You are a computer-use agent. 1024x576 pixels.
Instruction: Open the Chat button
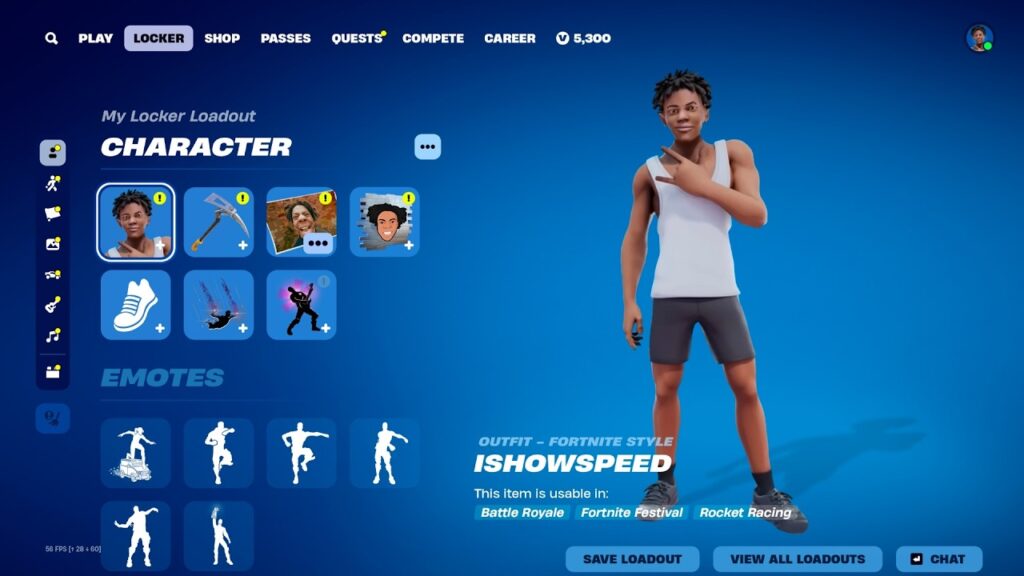[x=939, y=559]
